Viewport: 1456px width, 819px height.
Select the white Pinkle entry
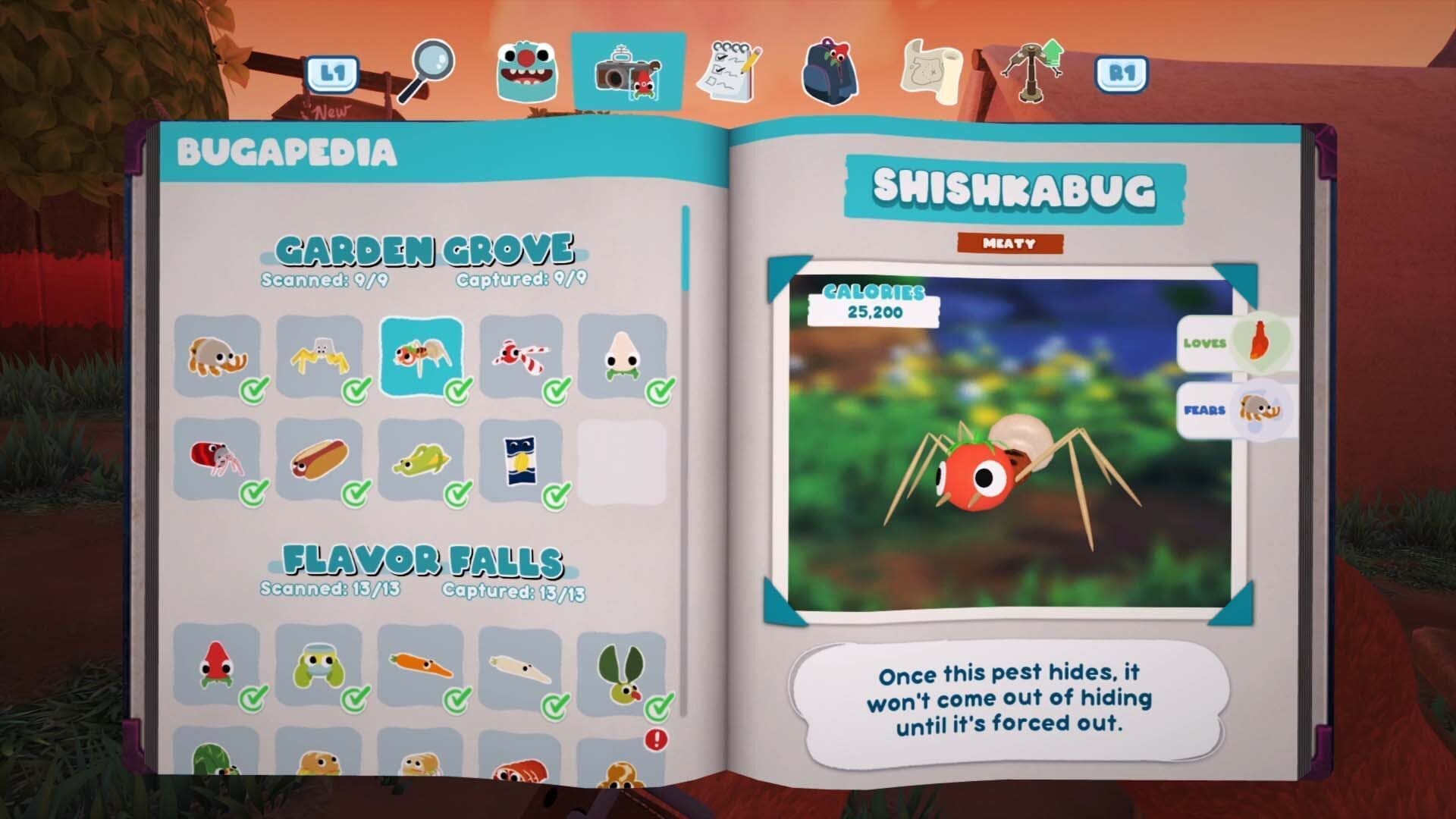[623, 356]
